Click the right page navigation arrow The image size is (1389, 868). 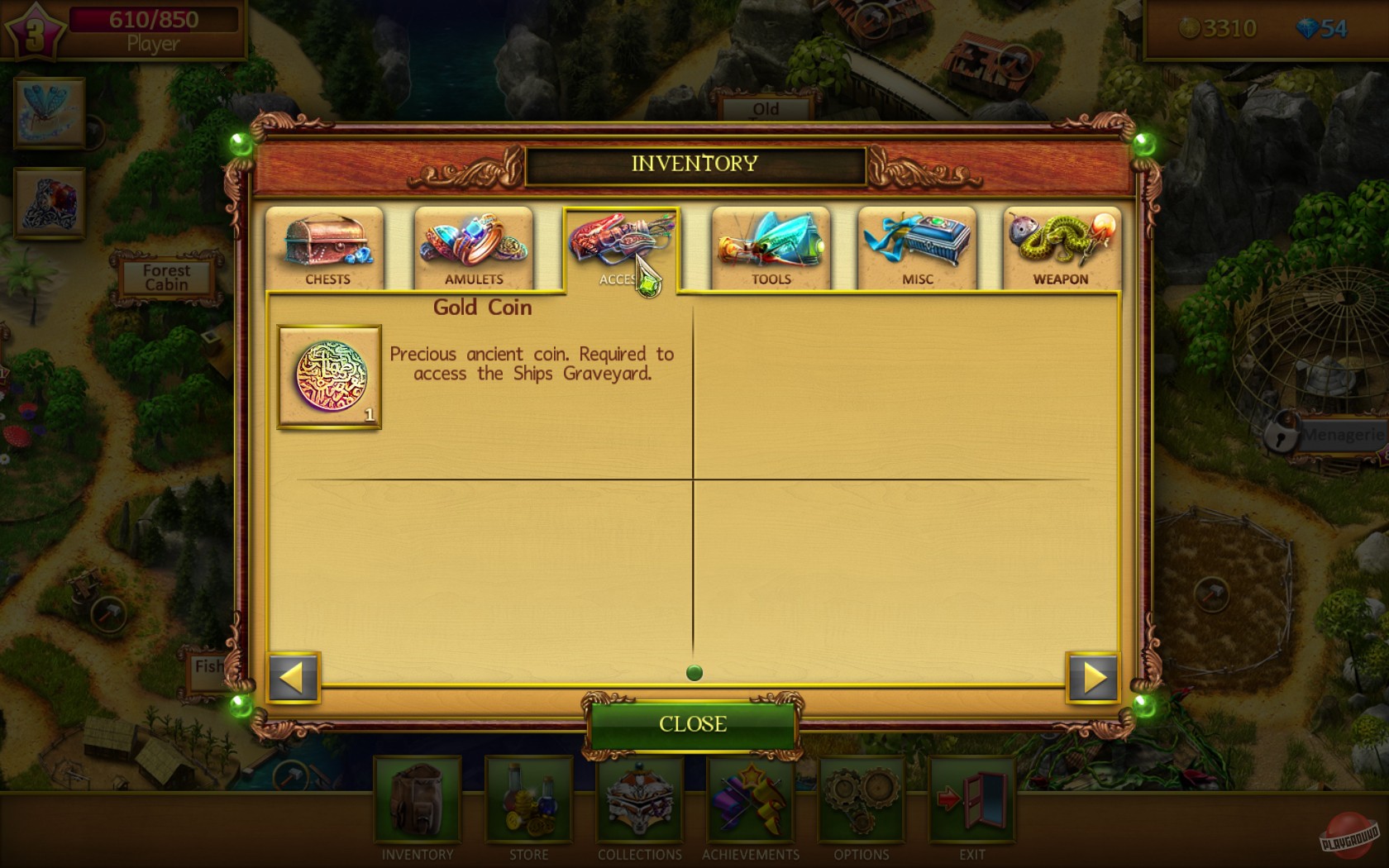(1093, 678)
